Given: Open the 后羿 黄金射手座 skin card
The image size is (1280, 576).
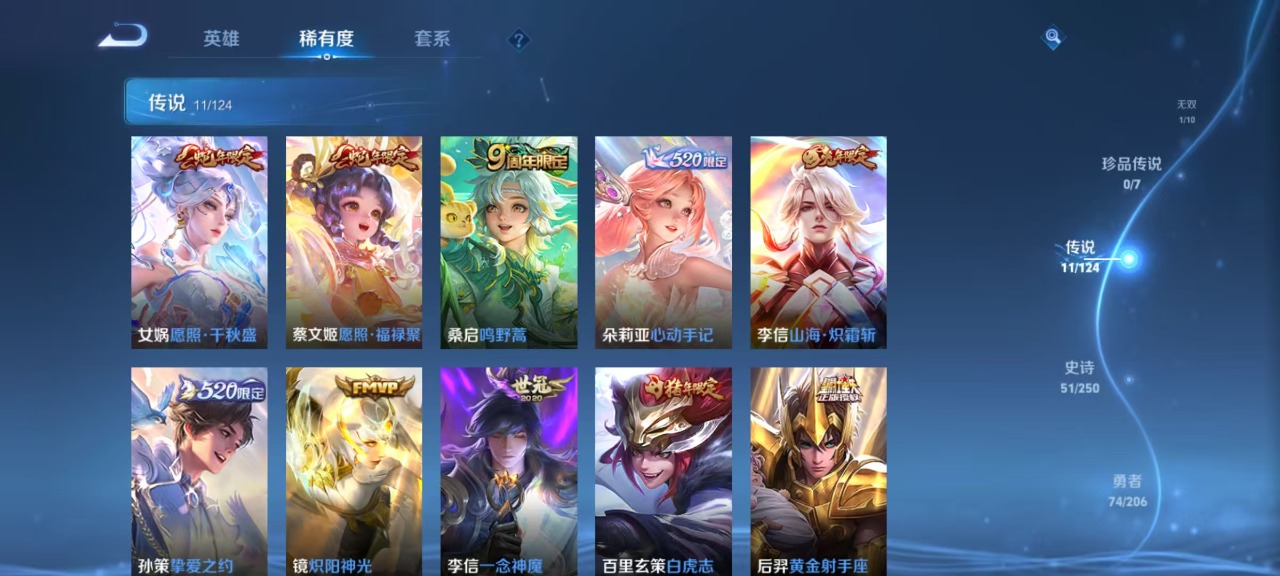Looking at the screenshot, I should click(818, 470).
